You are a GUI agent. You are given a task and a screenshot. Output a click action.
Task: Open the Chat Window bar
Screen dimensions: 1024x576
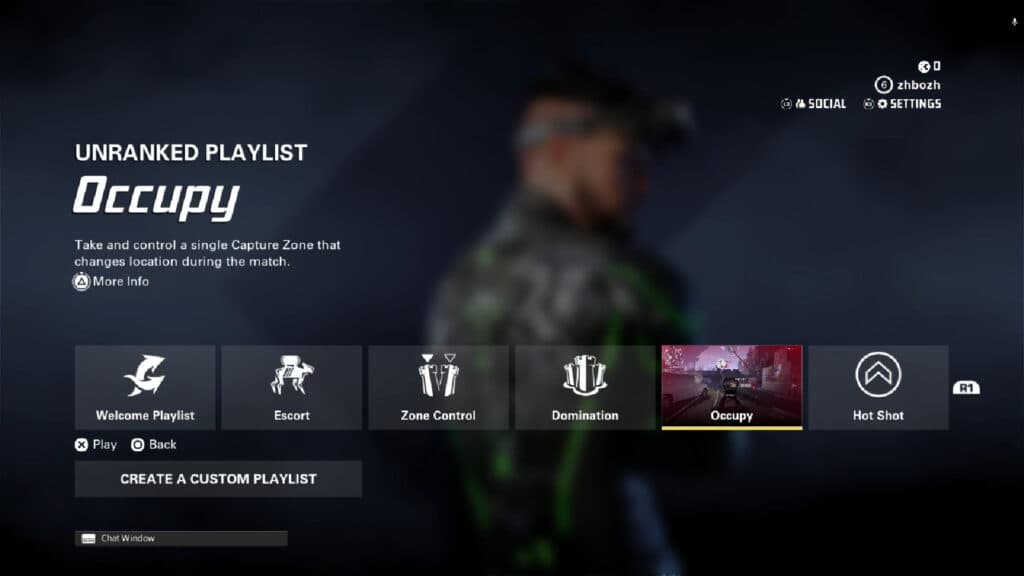181,538
